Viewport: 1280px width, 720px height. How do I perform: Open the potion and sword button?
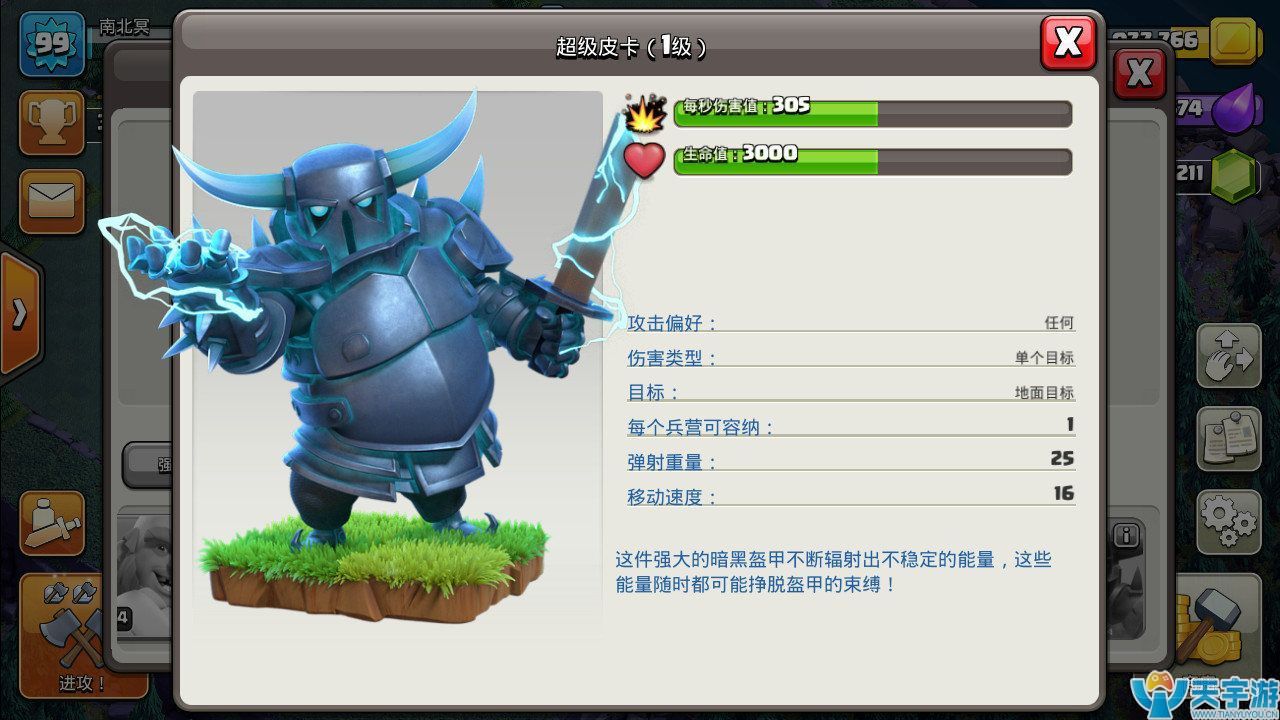coord(51,523)
